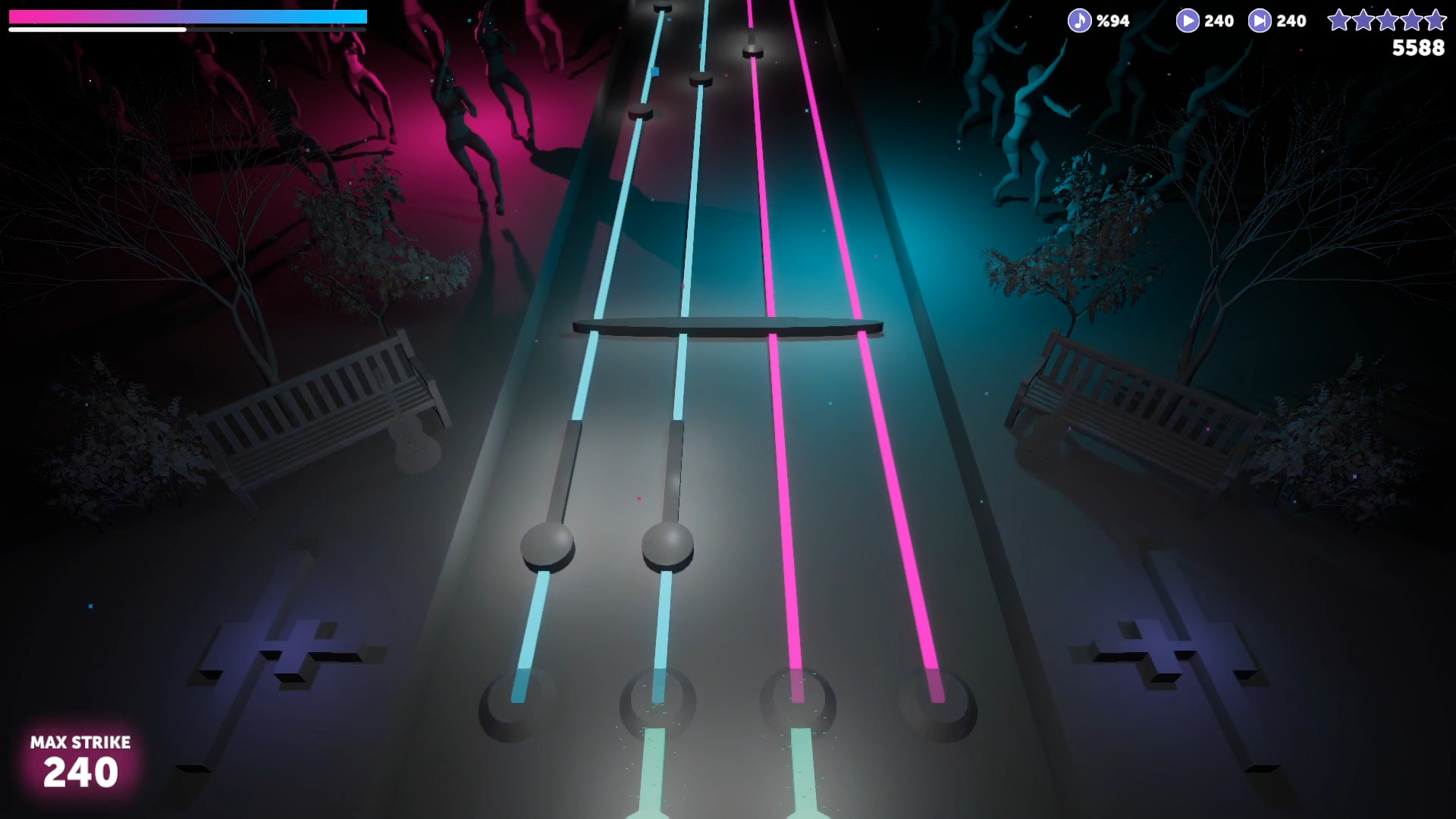Click the music note accuracy icon

1079,20
